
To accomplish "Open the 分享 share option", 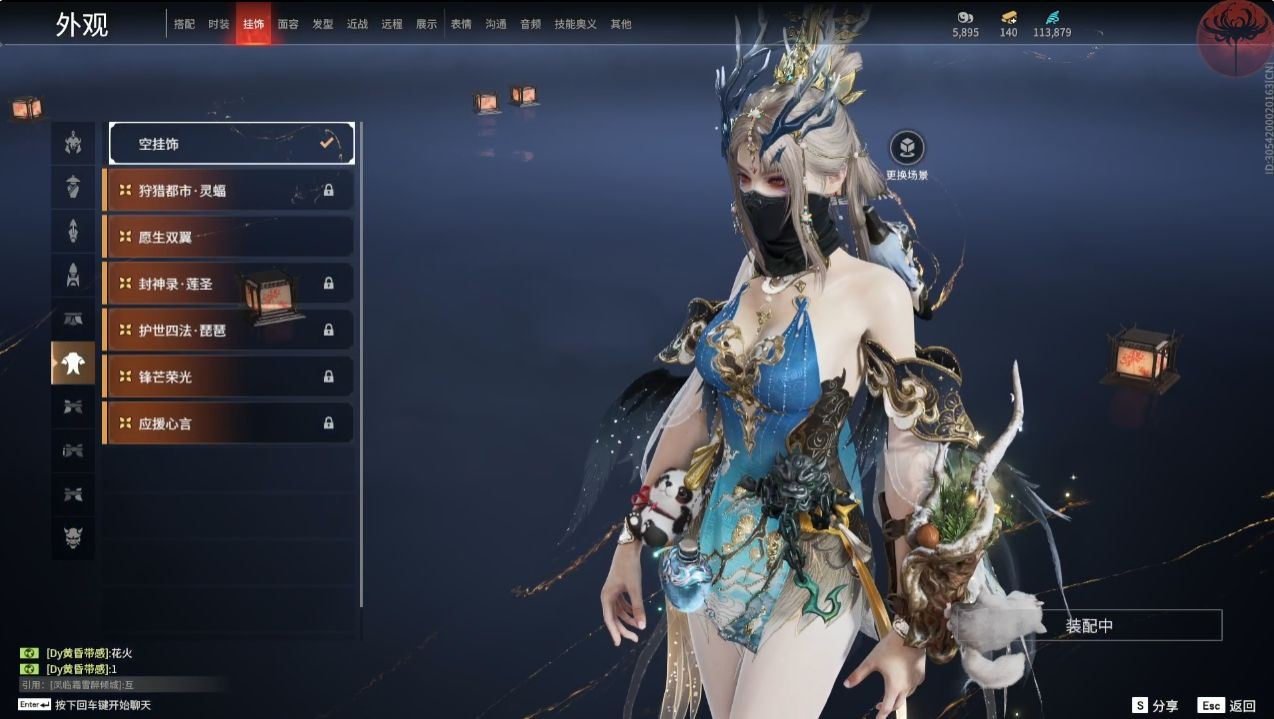I will (x=1155, y=705).
